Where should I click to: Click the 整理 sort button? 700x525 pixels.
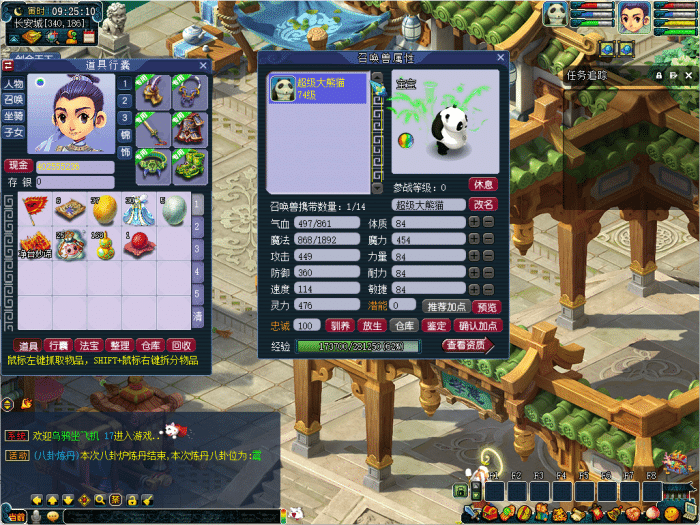point(119,345)
